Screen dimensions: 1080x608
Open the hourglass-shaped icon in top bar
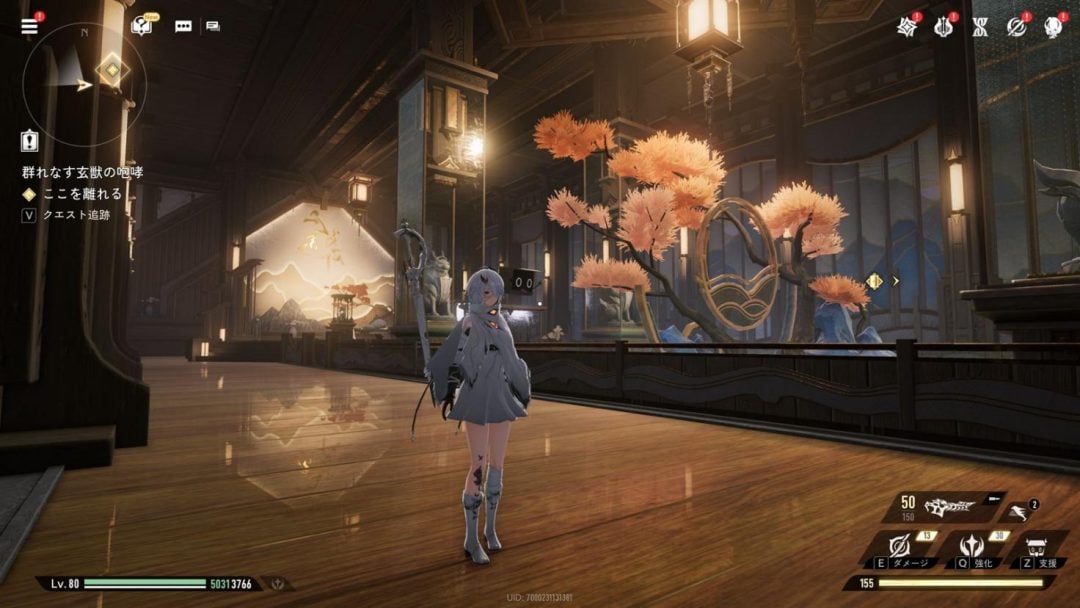(x=980, y=27)
